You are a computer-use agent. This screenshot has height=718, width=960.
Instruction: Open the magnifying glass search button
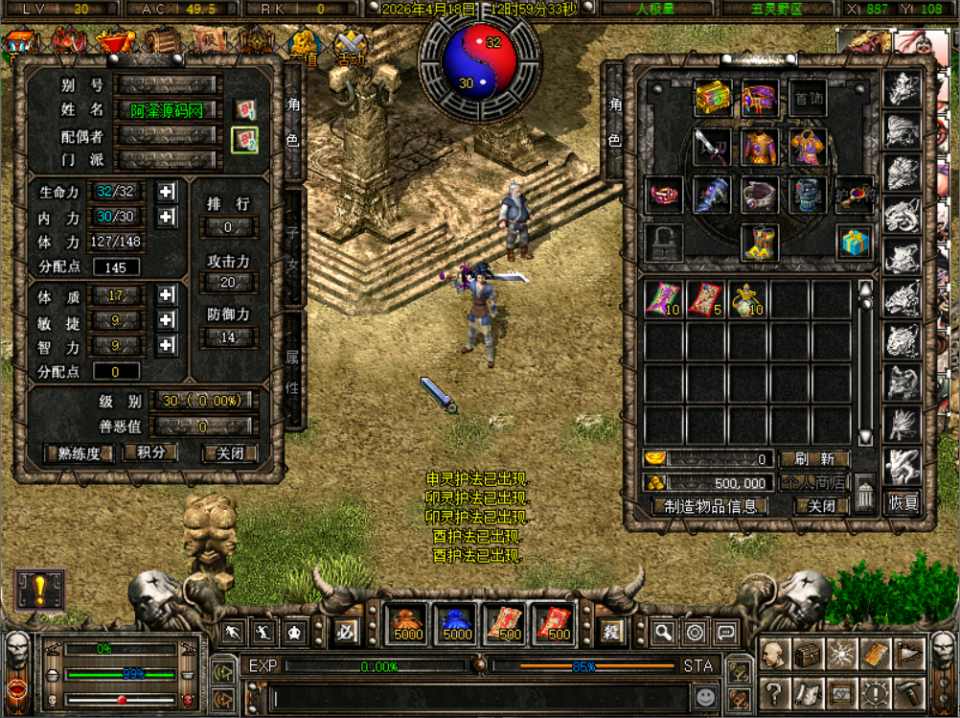662,632
